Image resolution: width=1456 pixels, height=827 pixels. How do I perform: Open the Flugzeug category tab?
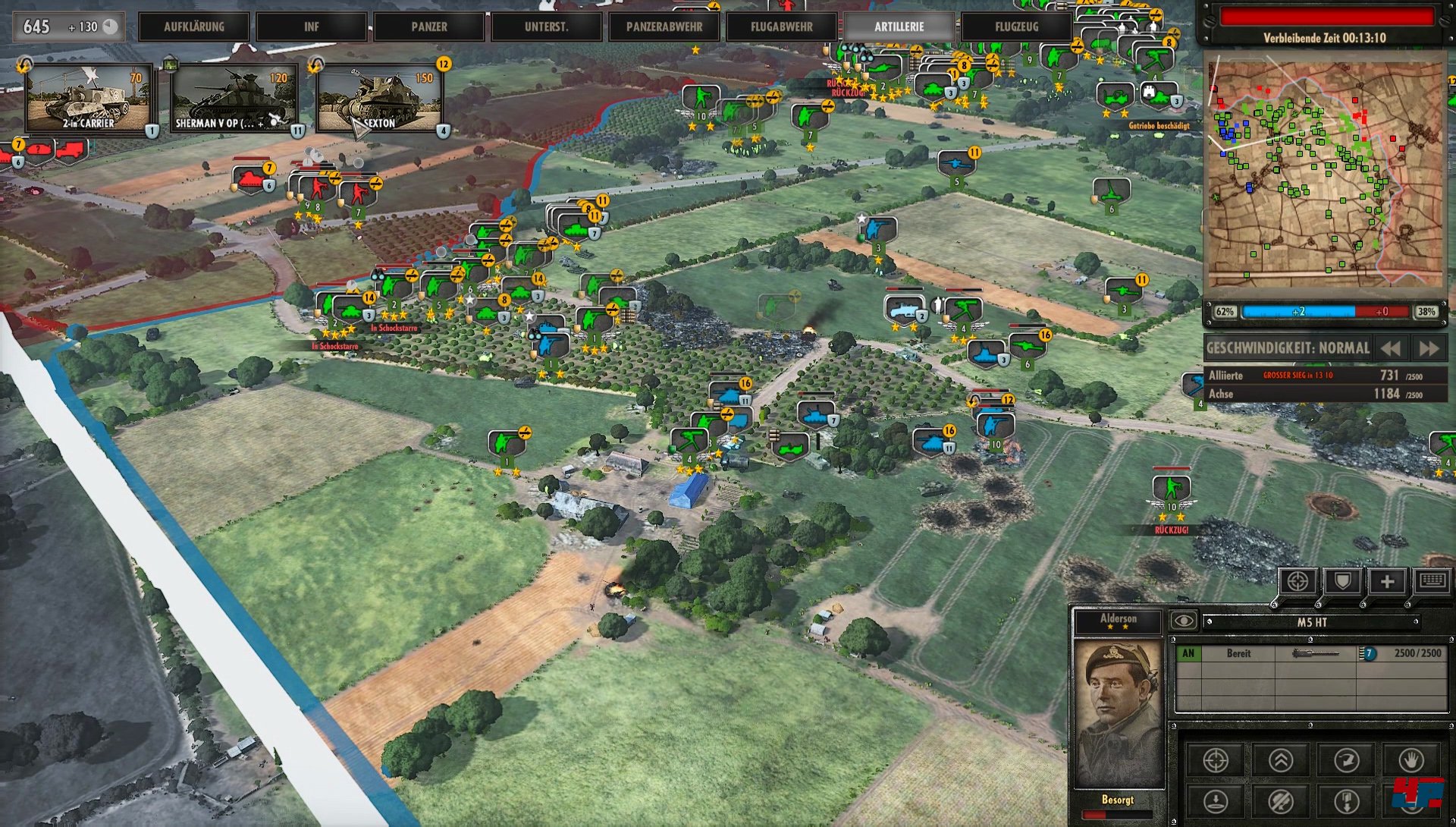point(1017,27)
